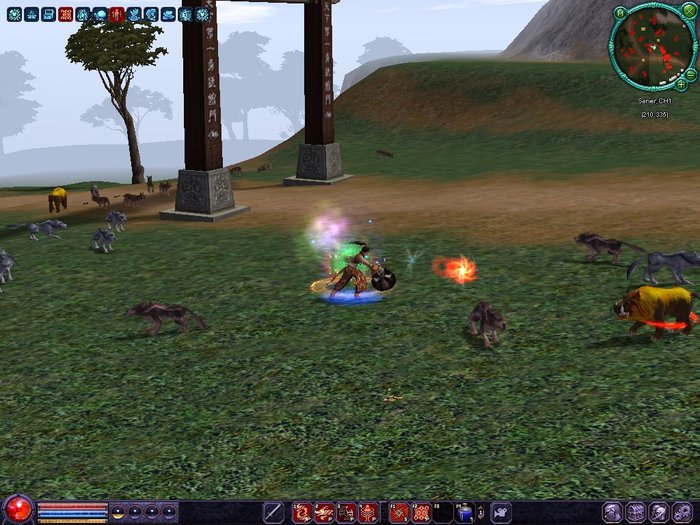Viewport: 700px width, 525px height.
Task: Toggle the camera icon on the hotbar
Action: [x=500, y=512]
